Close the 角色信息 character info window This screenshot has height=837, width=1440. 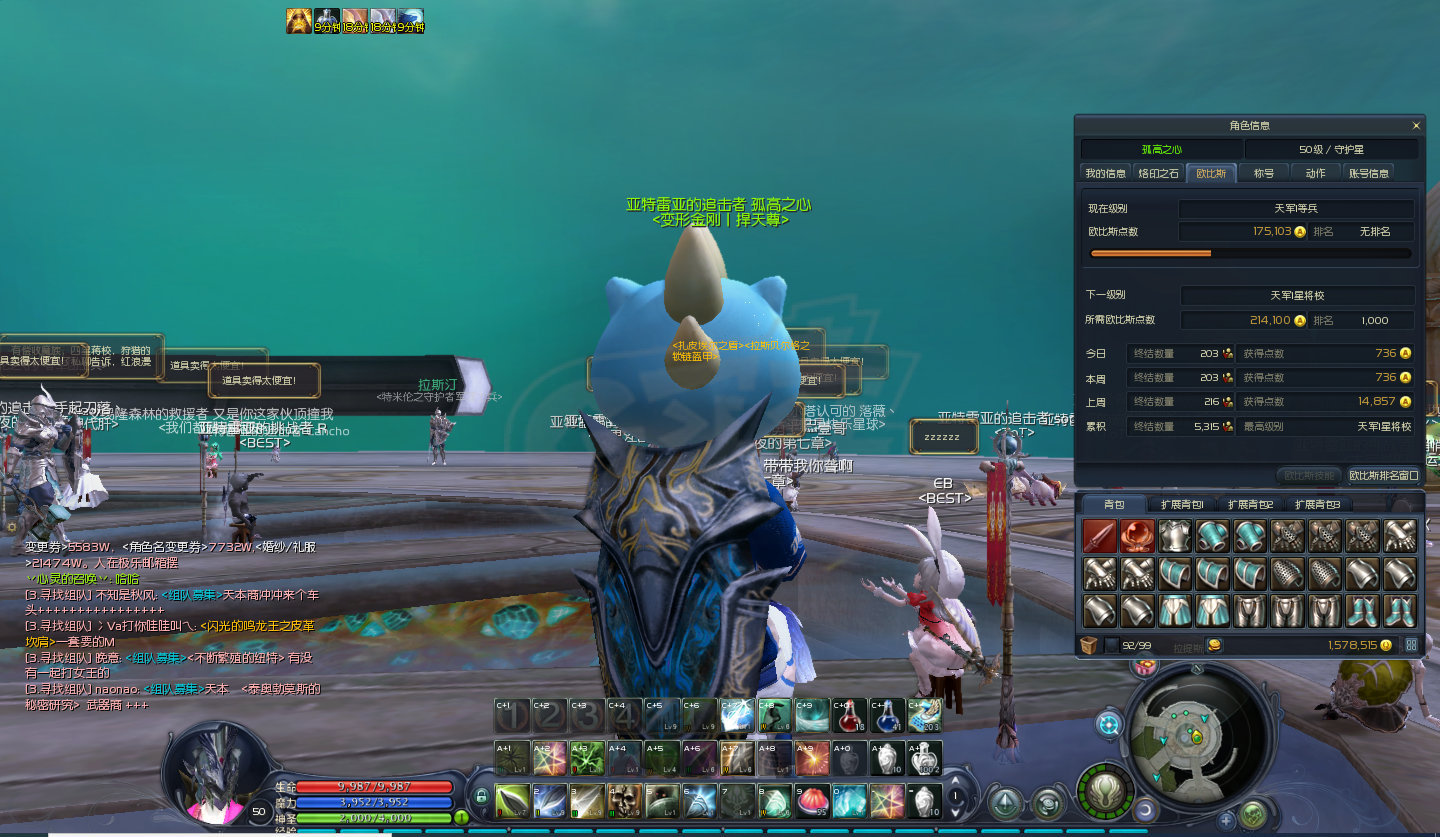(x=1416, y=126)
